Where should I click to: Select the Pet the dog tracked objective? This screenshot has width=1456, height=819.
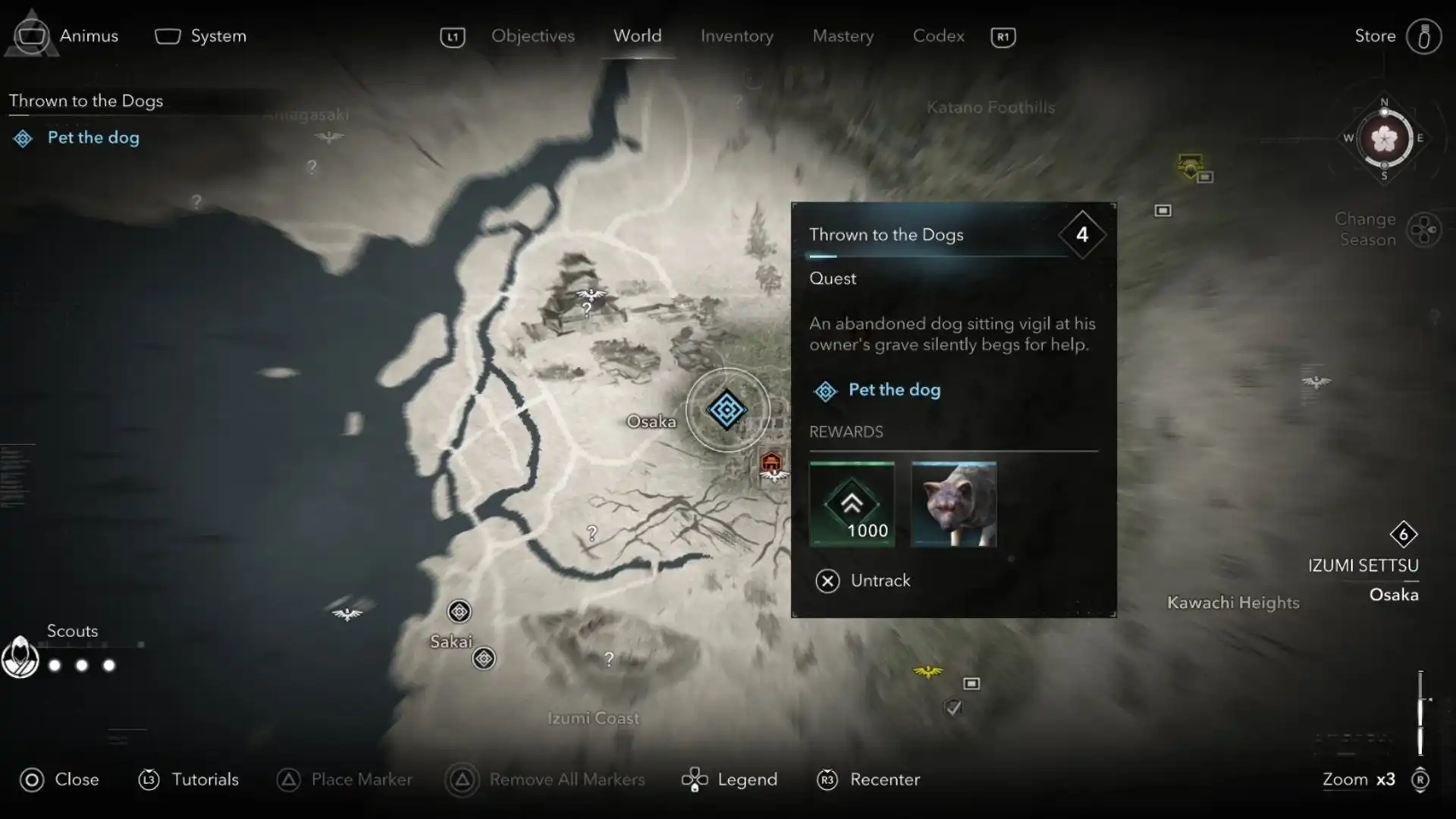[x=93, y=137]
